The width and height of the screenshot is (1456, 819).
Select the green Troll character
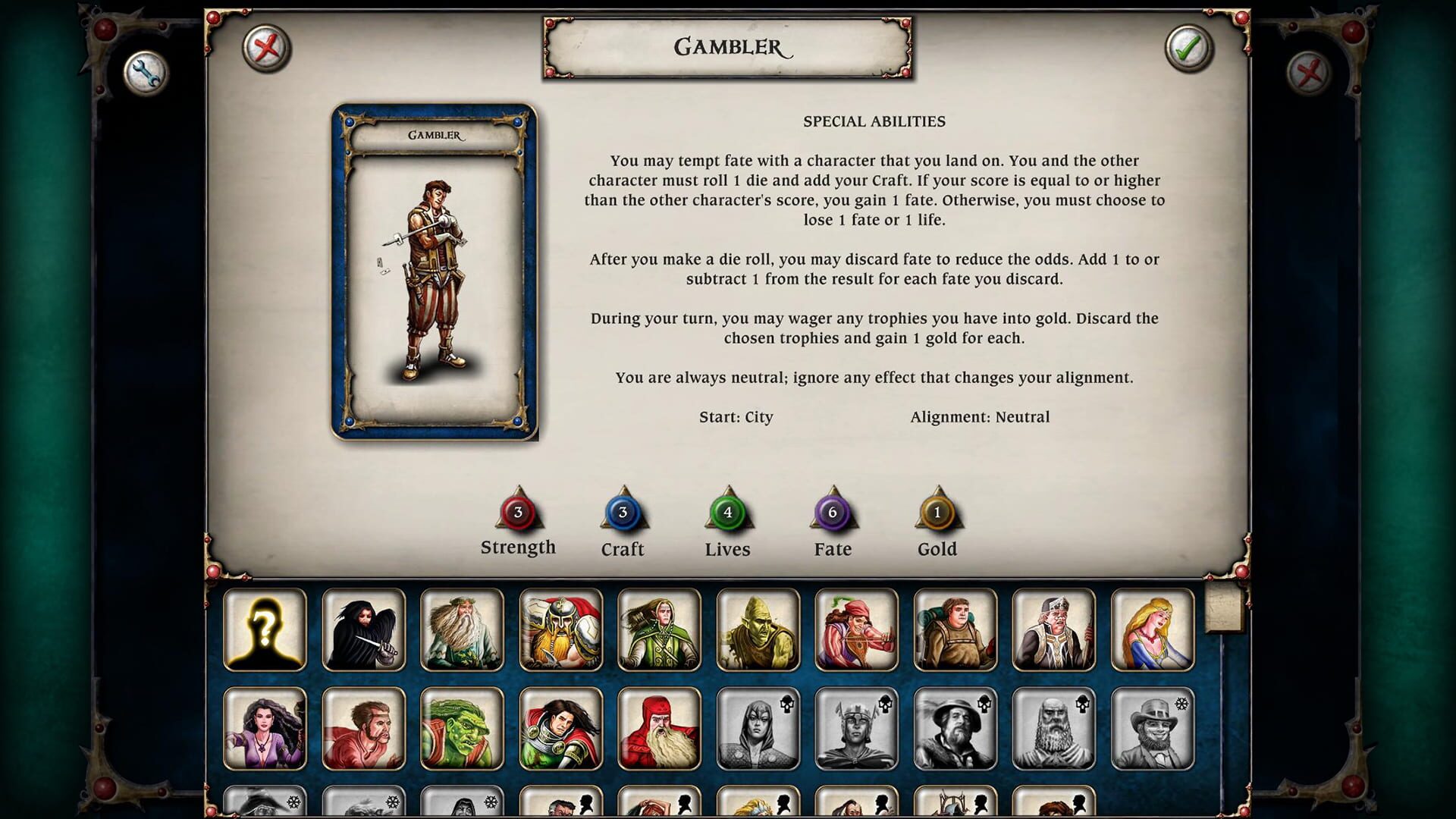pos(461,729)
